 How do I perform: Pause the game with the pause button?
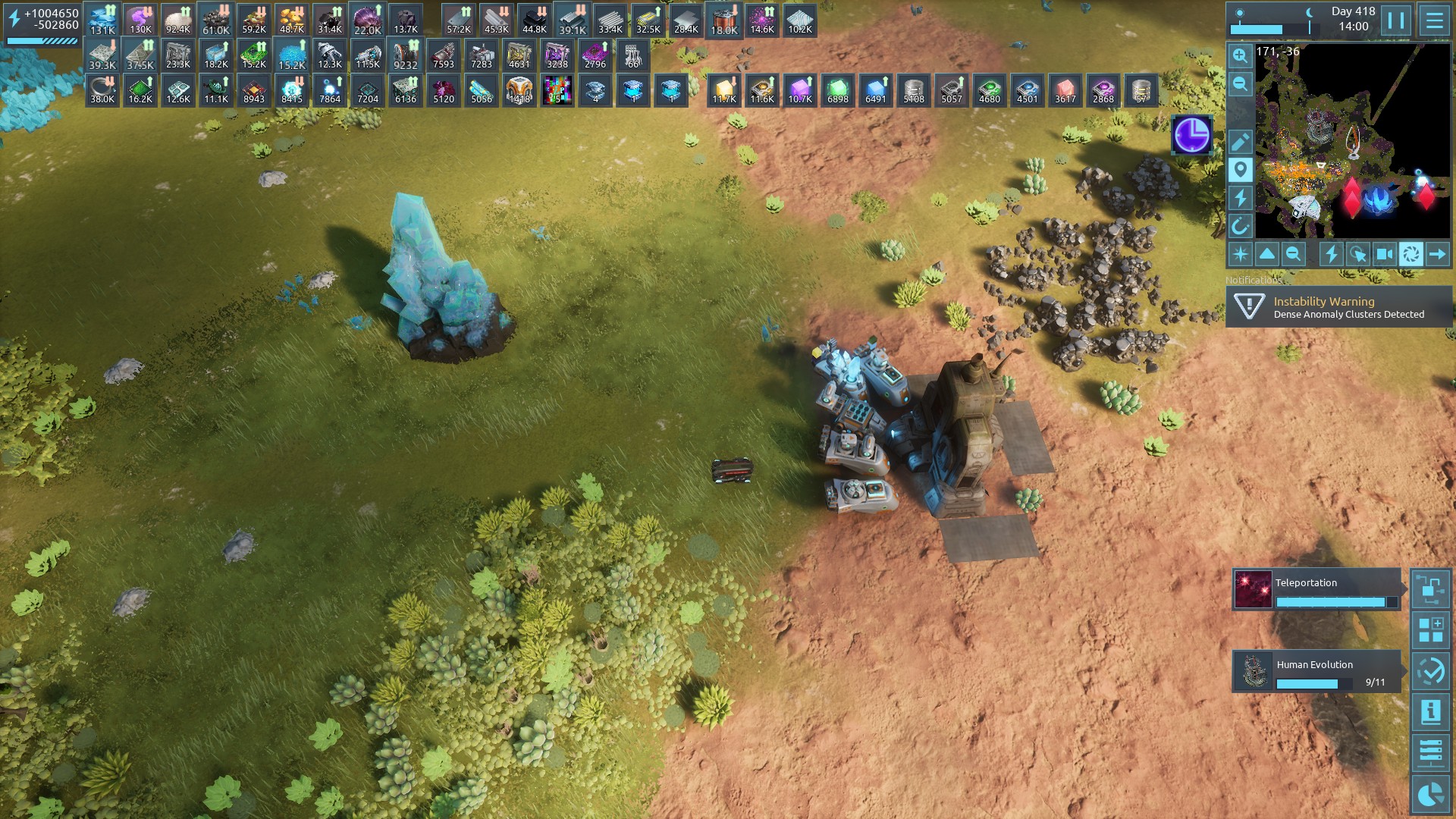click(x=1396, y=20)
